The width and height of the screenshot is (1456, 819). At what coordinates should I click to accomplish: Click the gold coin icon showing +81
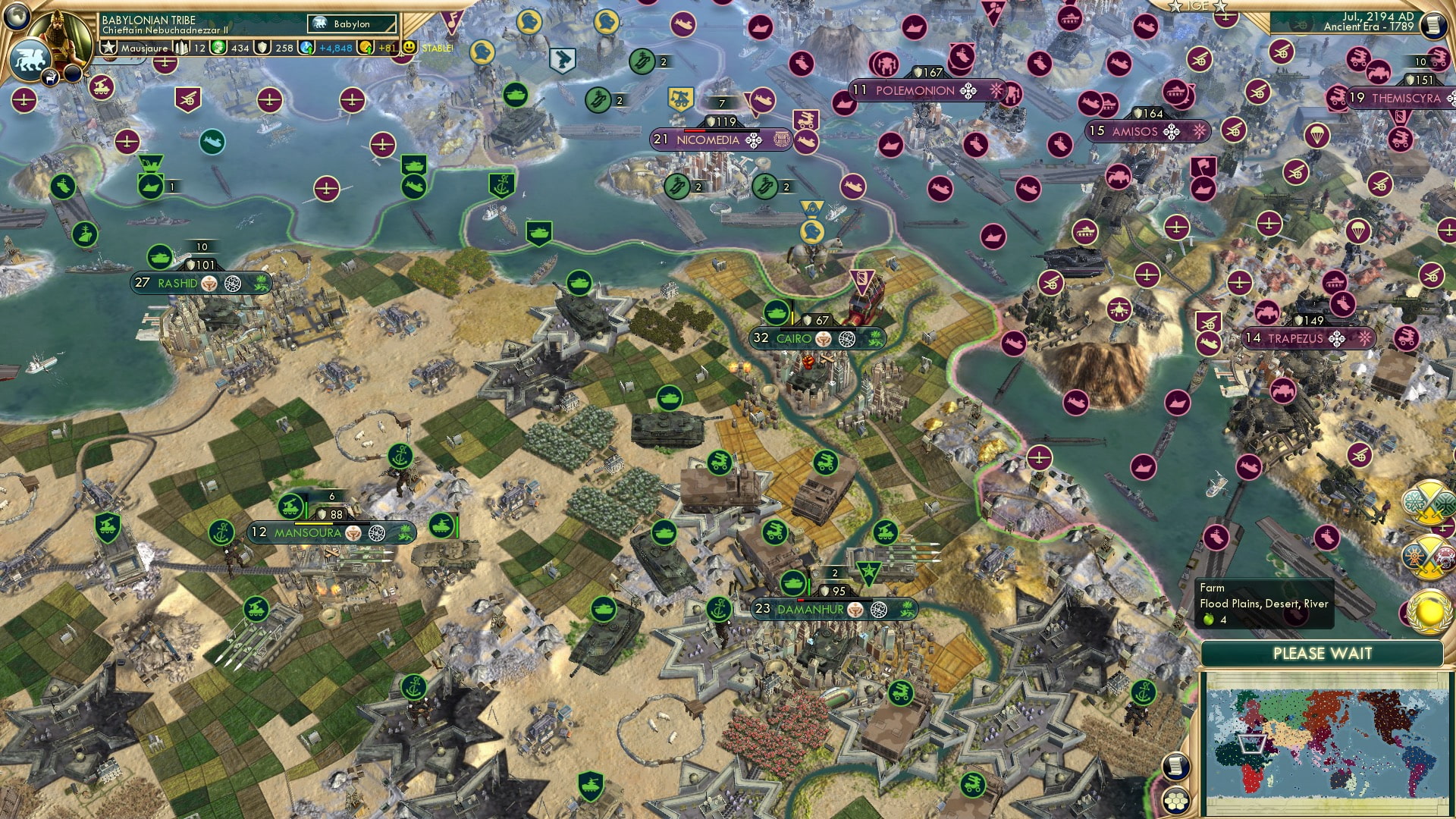(364, 48)
